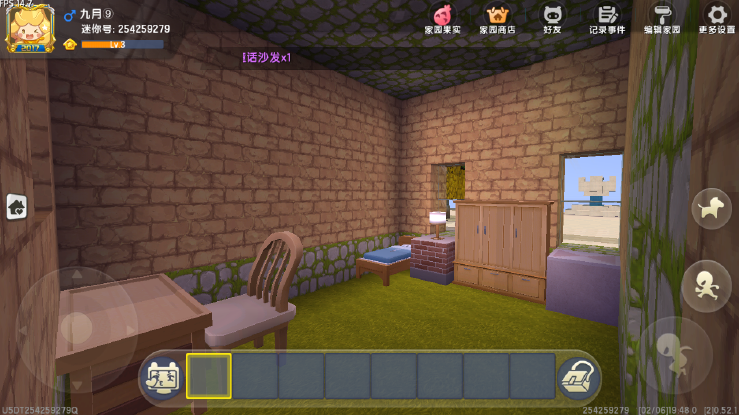The width and height of the screenshot is (739, 415).
Task: Click the house icon on left edge
Action: pos(17,206)
